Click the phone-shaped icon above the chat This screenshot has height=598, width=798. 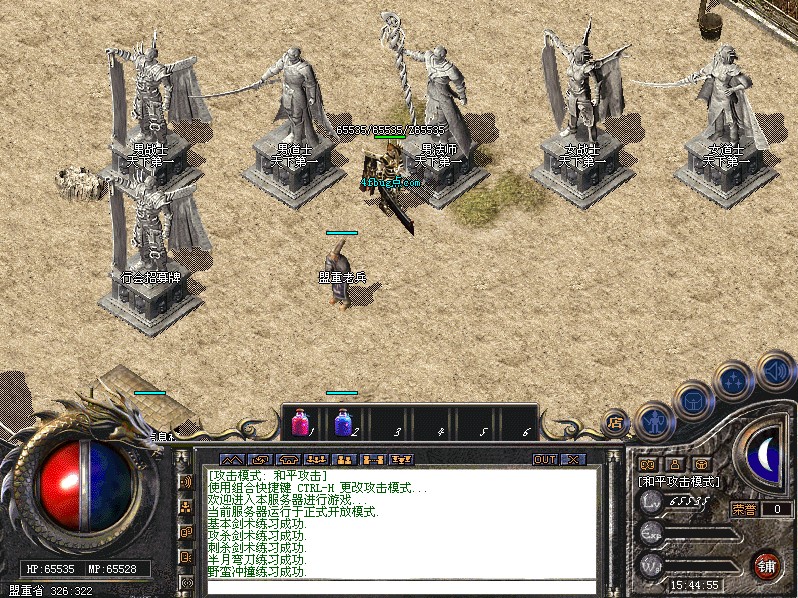[288, 459]
